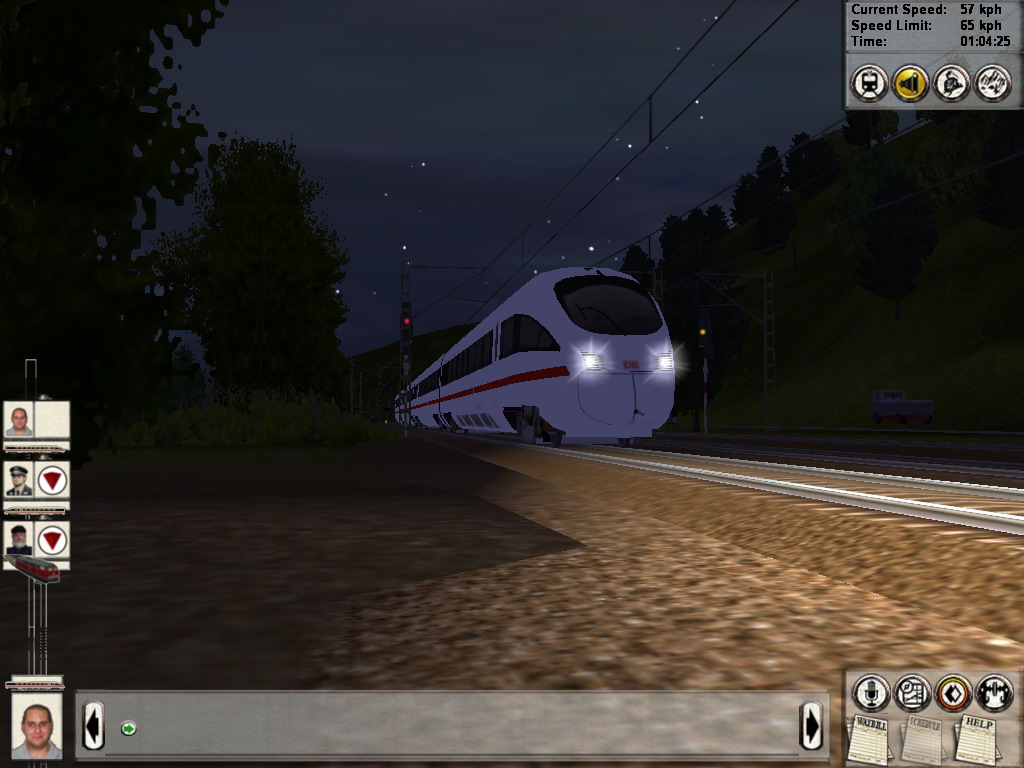
Task: Click the green arrow order marker
Action: point(128,728)
